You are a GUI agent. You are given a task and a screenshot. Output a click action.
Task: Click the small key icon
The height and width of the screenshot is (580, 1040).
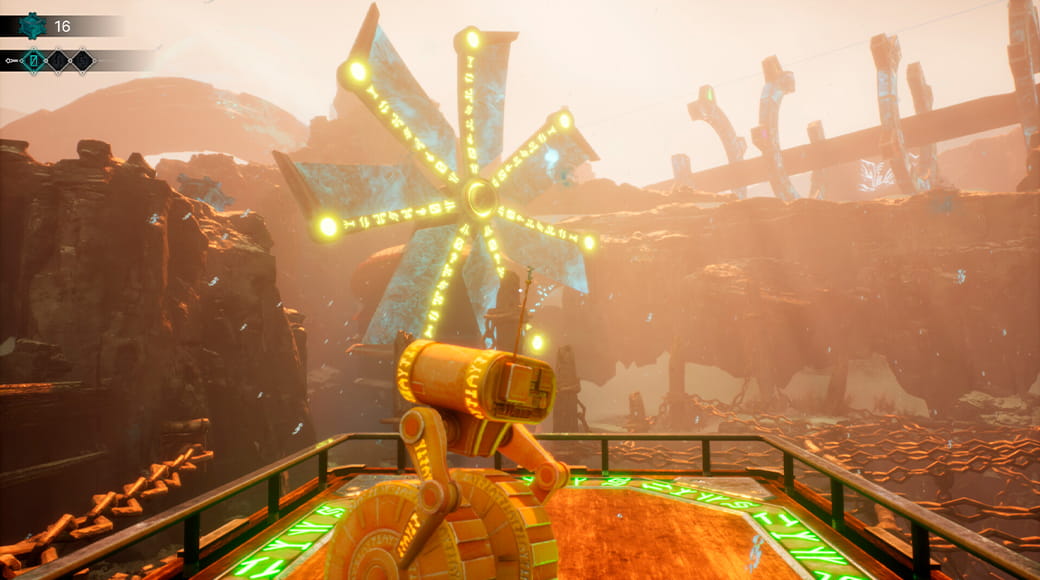point(11,61)
